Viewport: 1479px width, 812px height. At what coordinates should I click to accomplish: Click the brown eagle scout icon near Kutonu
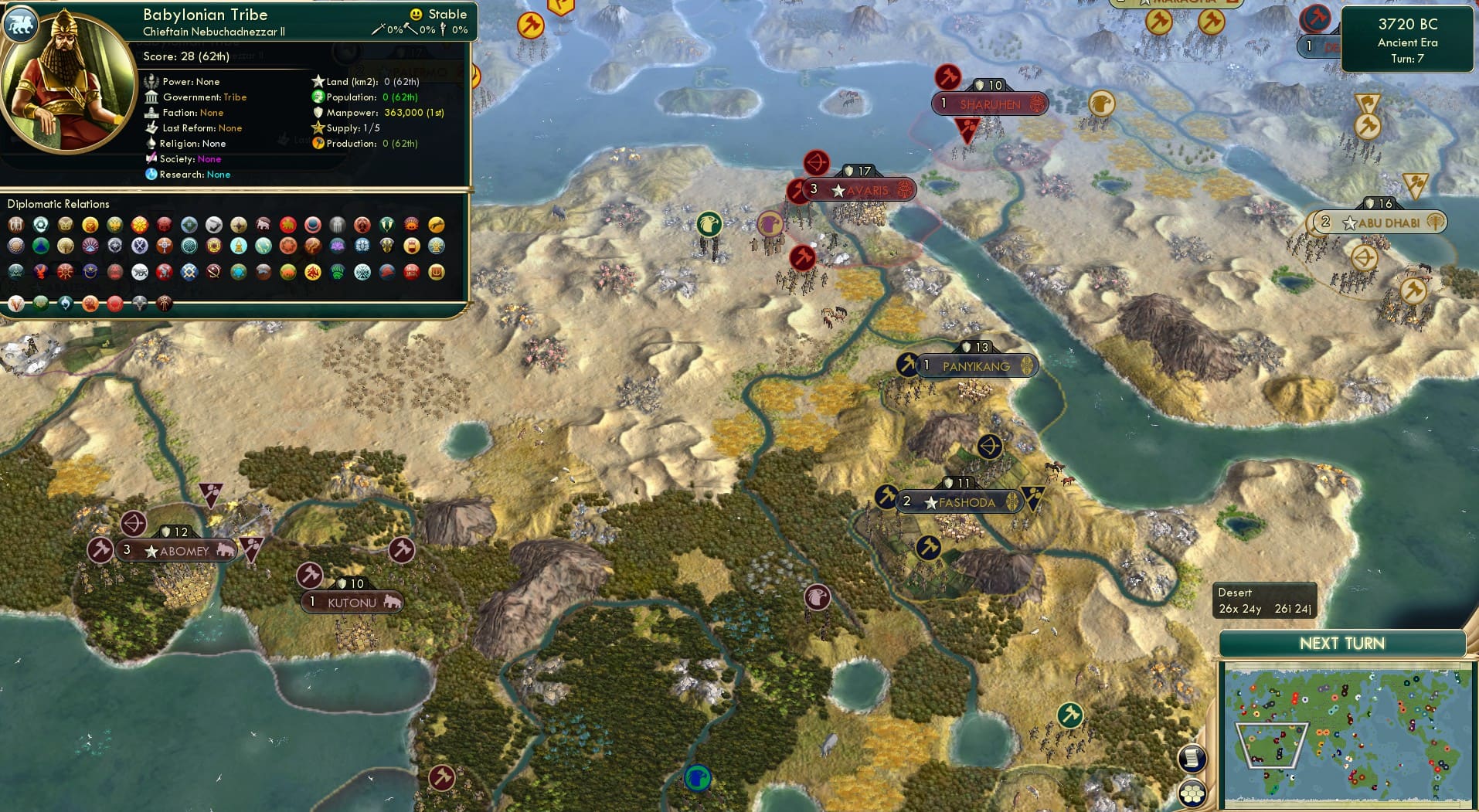coord(817,597)
